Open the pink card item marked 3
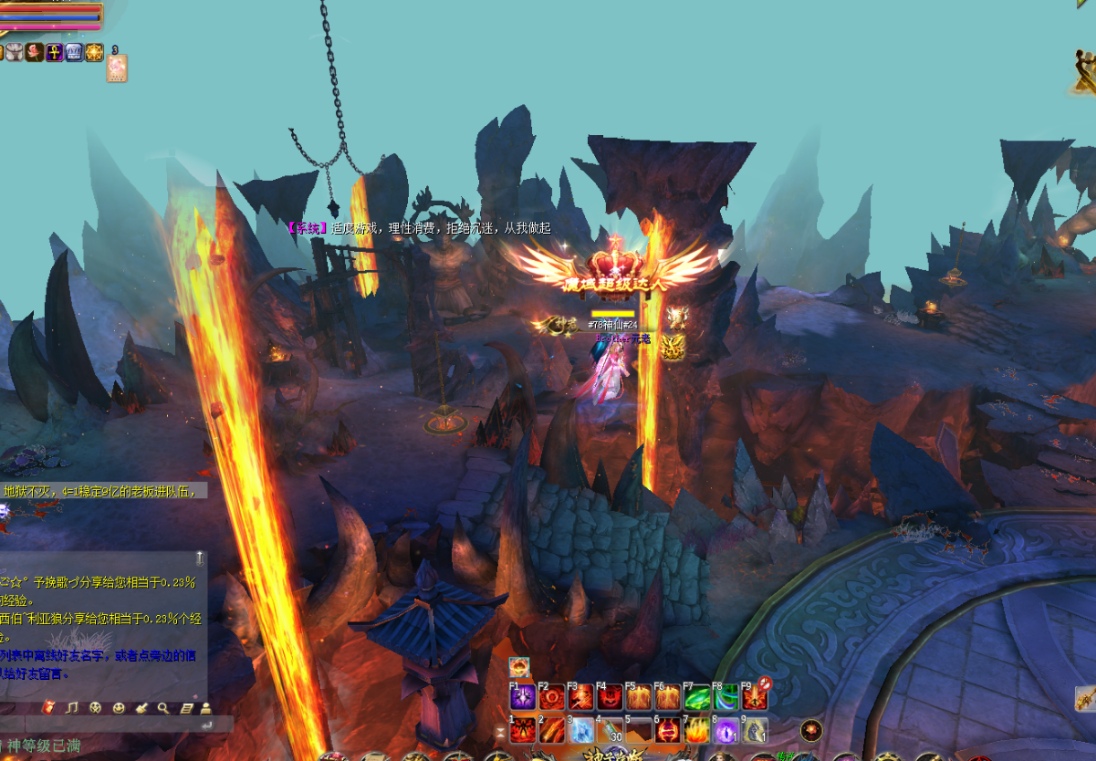 click(x=117, y=68)
